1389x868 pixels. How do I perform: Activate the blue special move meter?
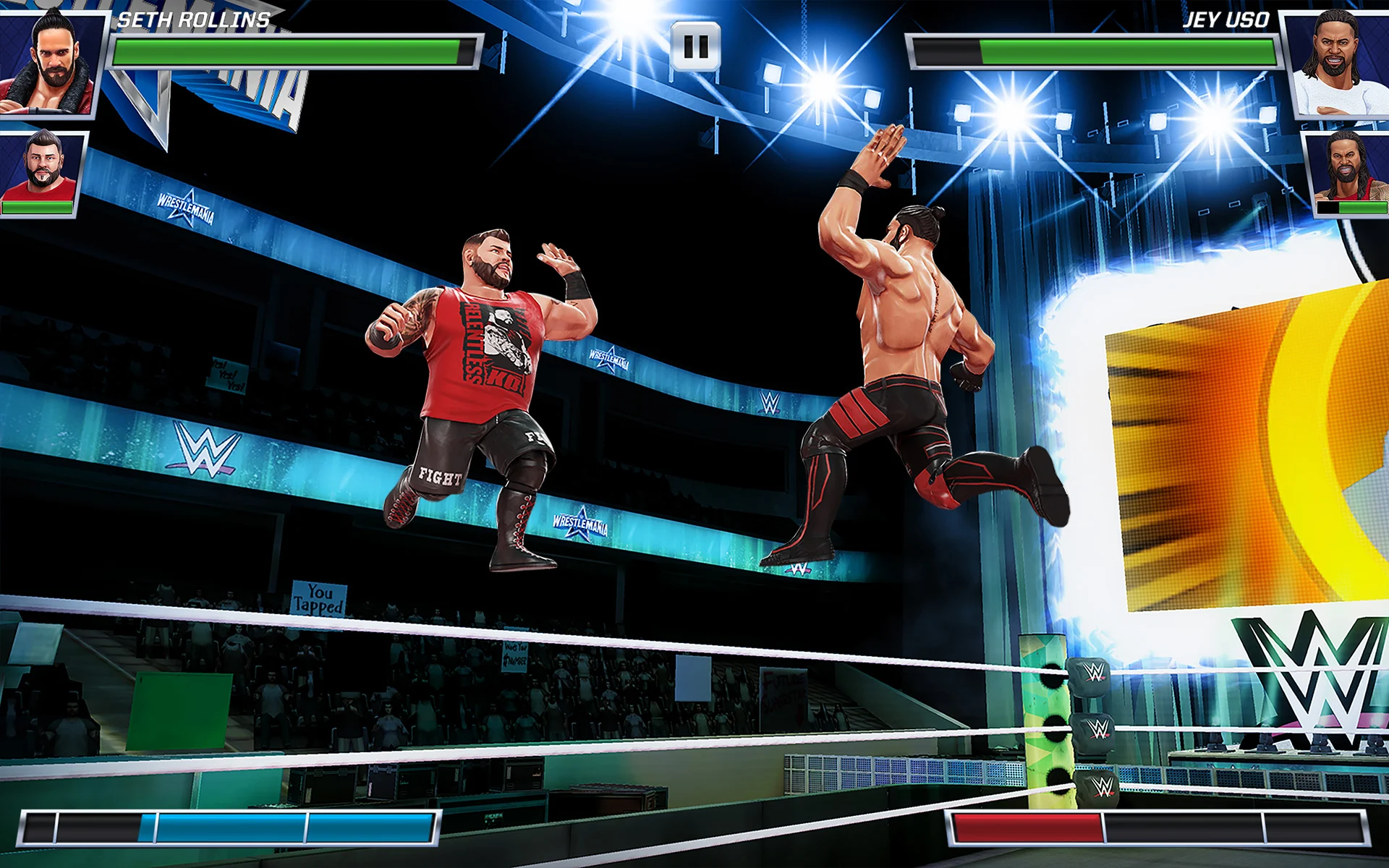tap(230, 827)
